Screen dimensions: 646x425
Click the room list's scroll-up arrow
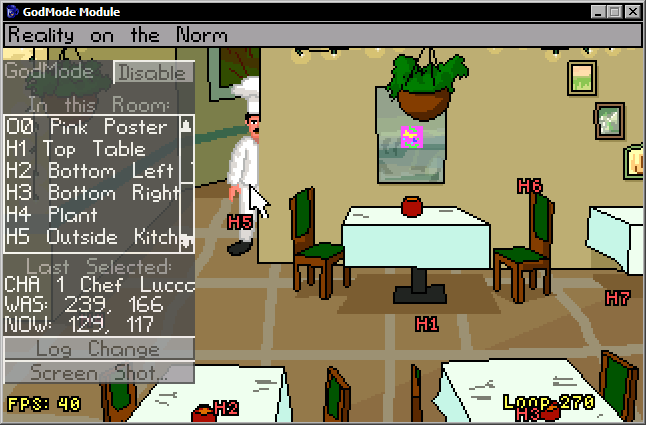[x=185, y=126]
